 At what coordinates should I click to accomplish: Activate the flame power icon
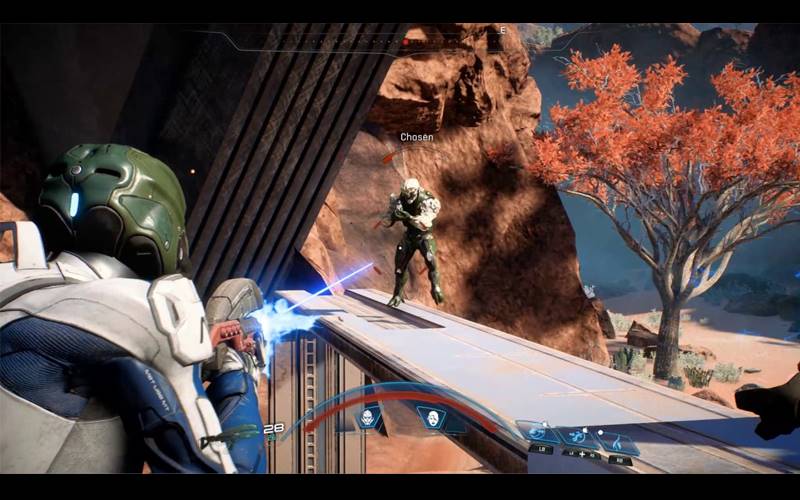619,440
